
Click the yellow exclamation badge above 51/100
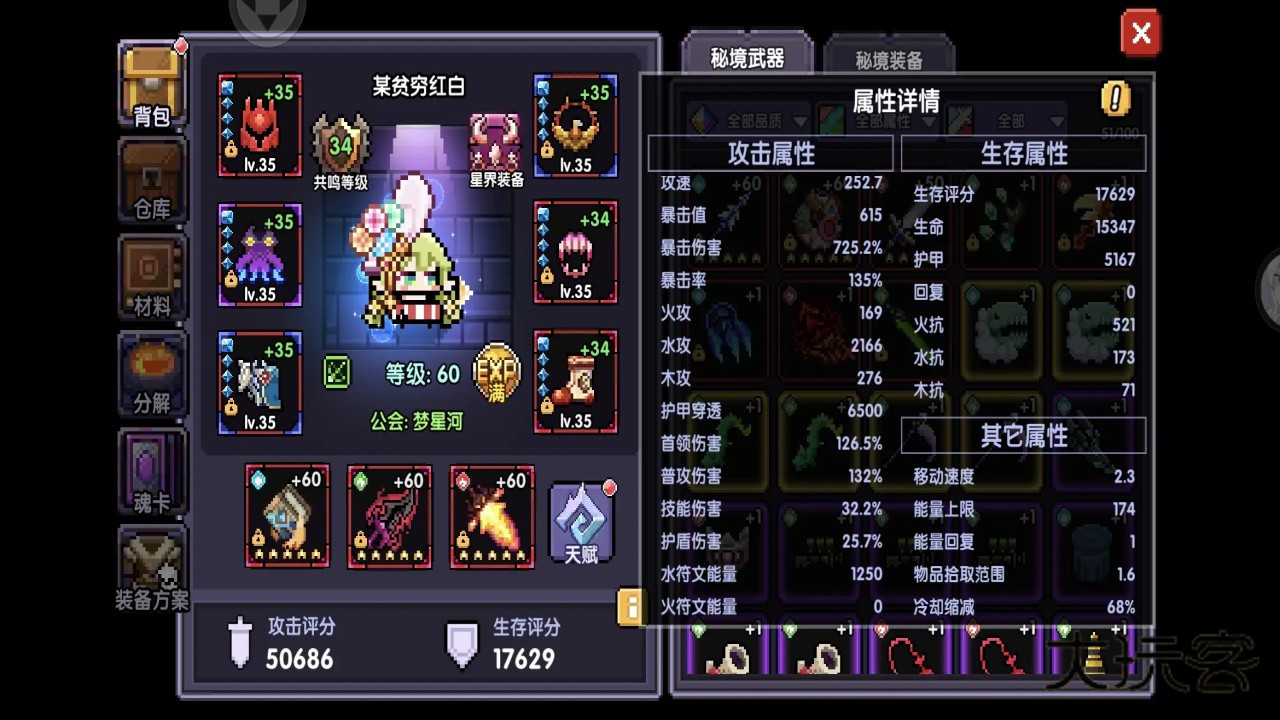pos(1117,100)
